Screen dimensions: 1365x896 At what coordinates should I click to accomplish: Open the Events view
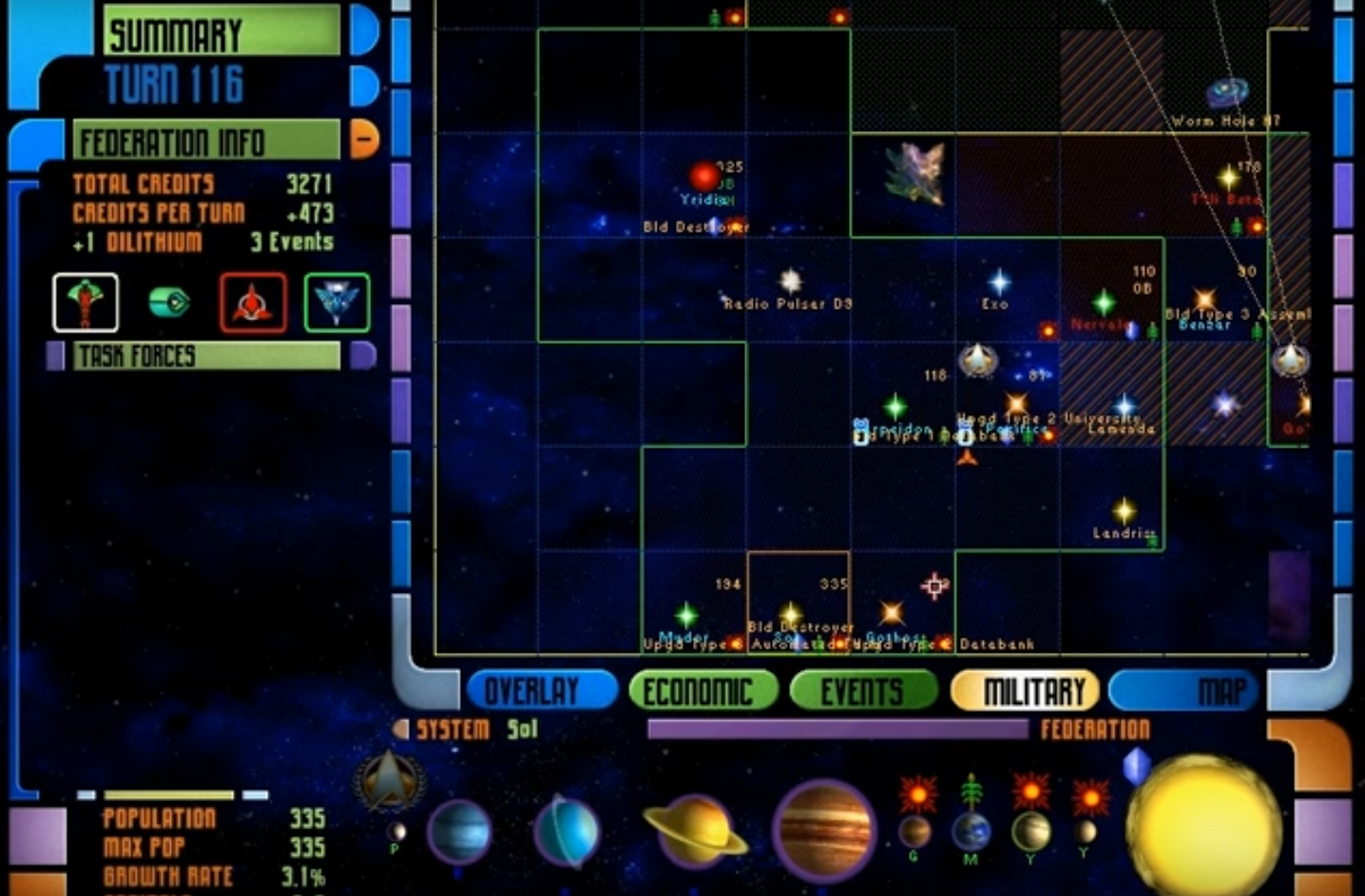[863, 690]
